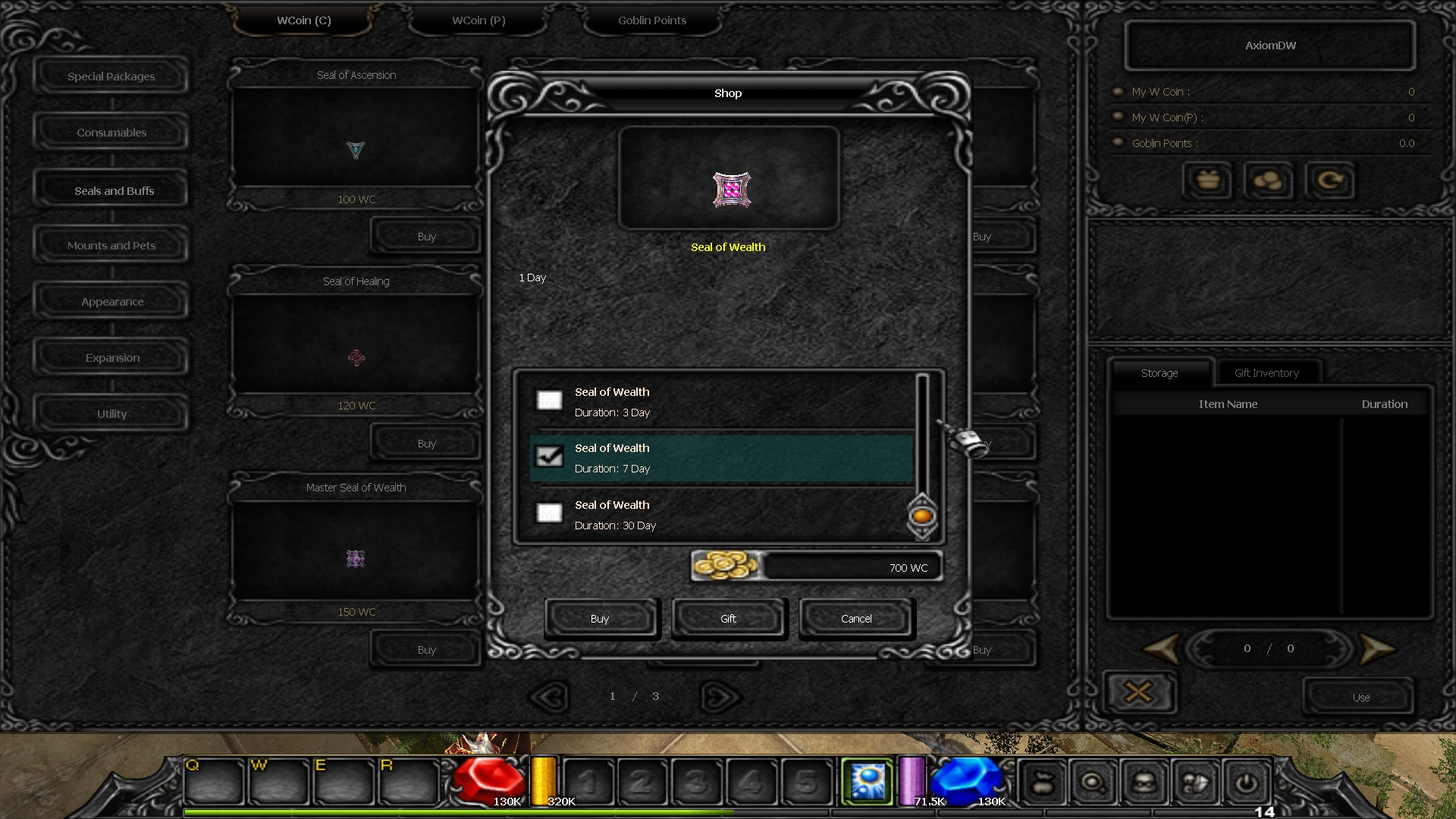Close the shop with the orange X button
1456x819 pixels.
[x=1138, y=692]
